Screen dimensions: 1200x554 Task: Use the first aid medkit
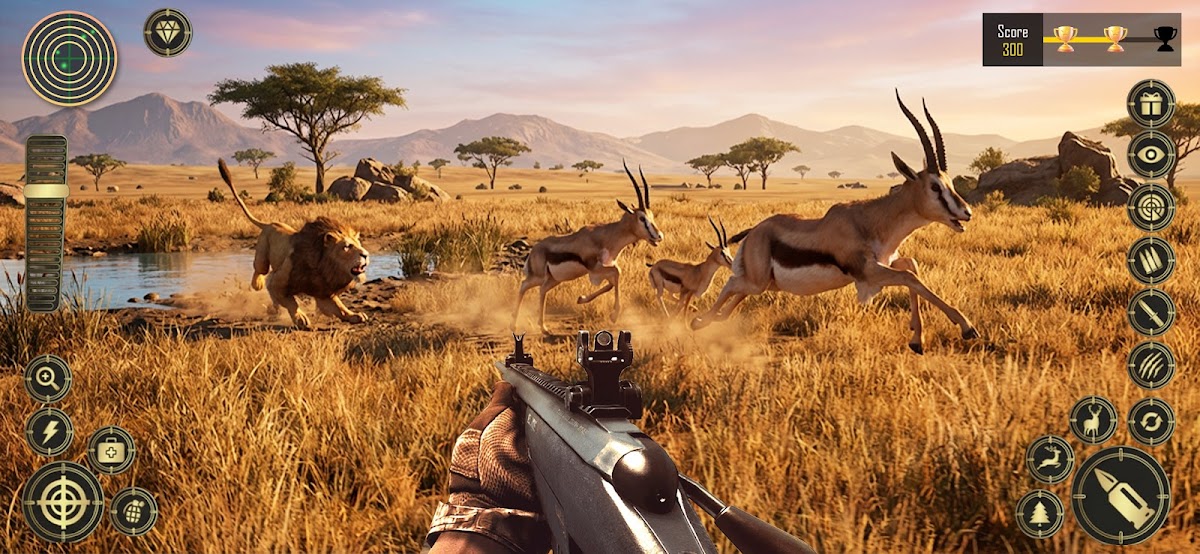(111, 450)
